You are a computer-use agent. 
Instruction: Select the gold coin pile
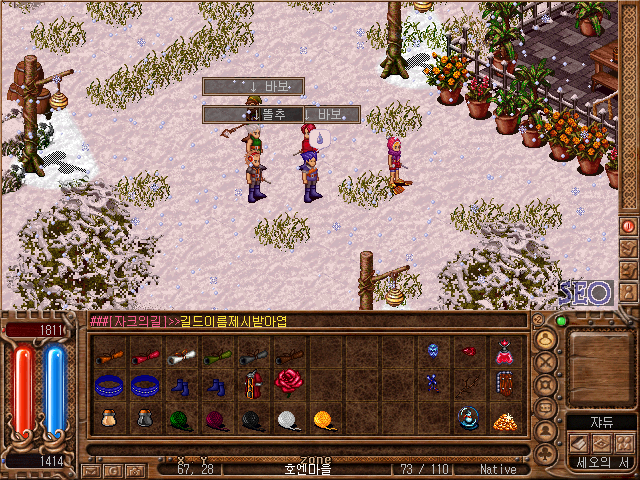coord(504,419)
